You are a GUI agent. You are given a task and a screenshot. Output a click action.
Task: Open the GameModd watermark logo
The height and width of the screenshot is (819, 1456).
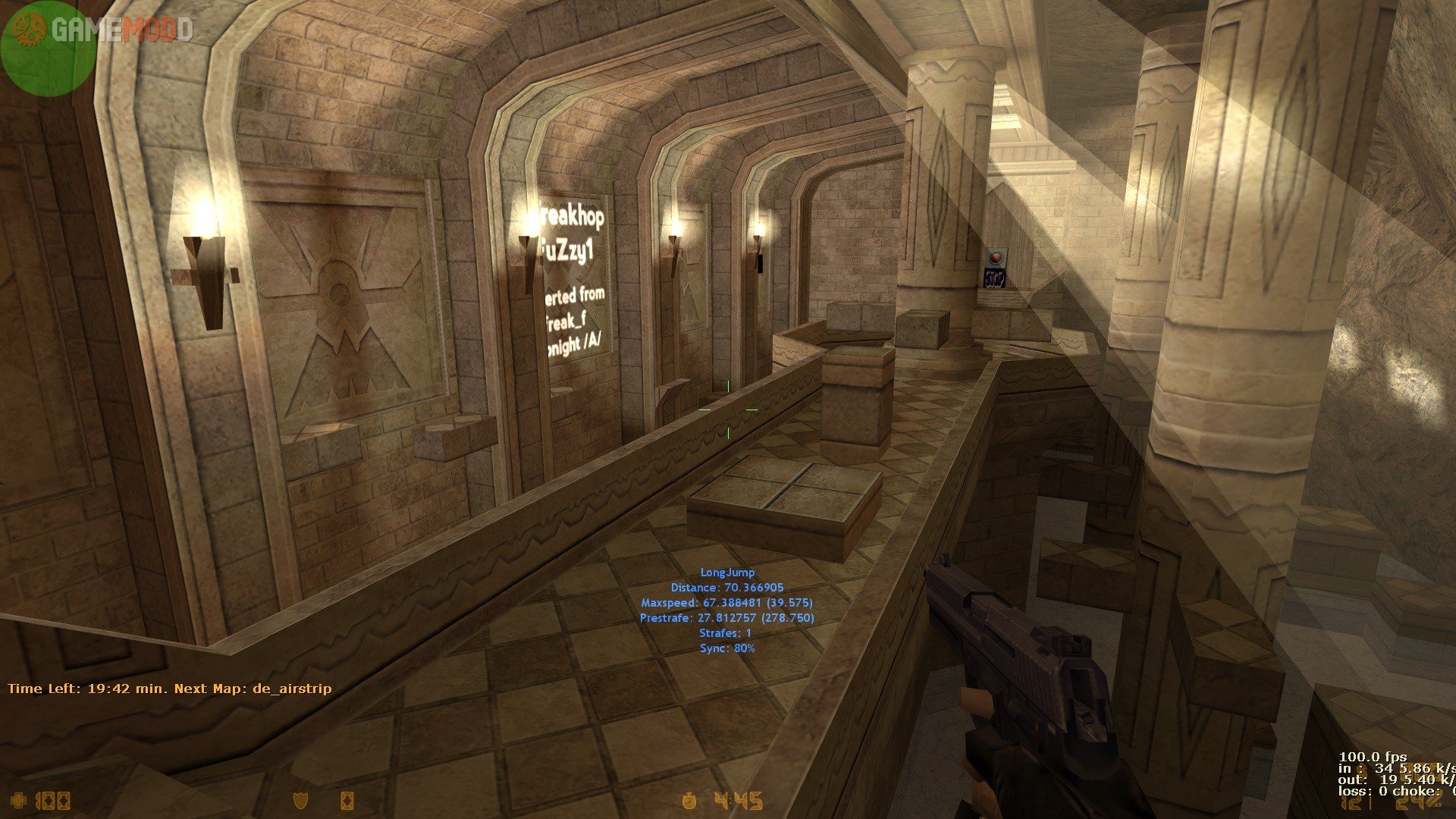pyautogui.click(x=114, y=29)
